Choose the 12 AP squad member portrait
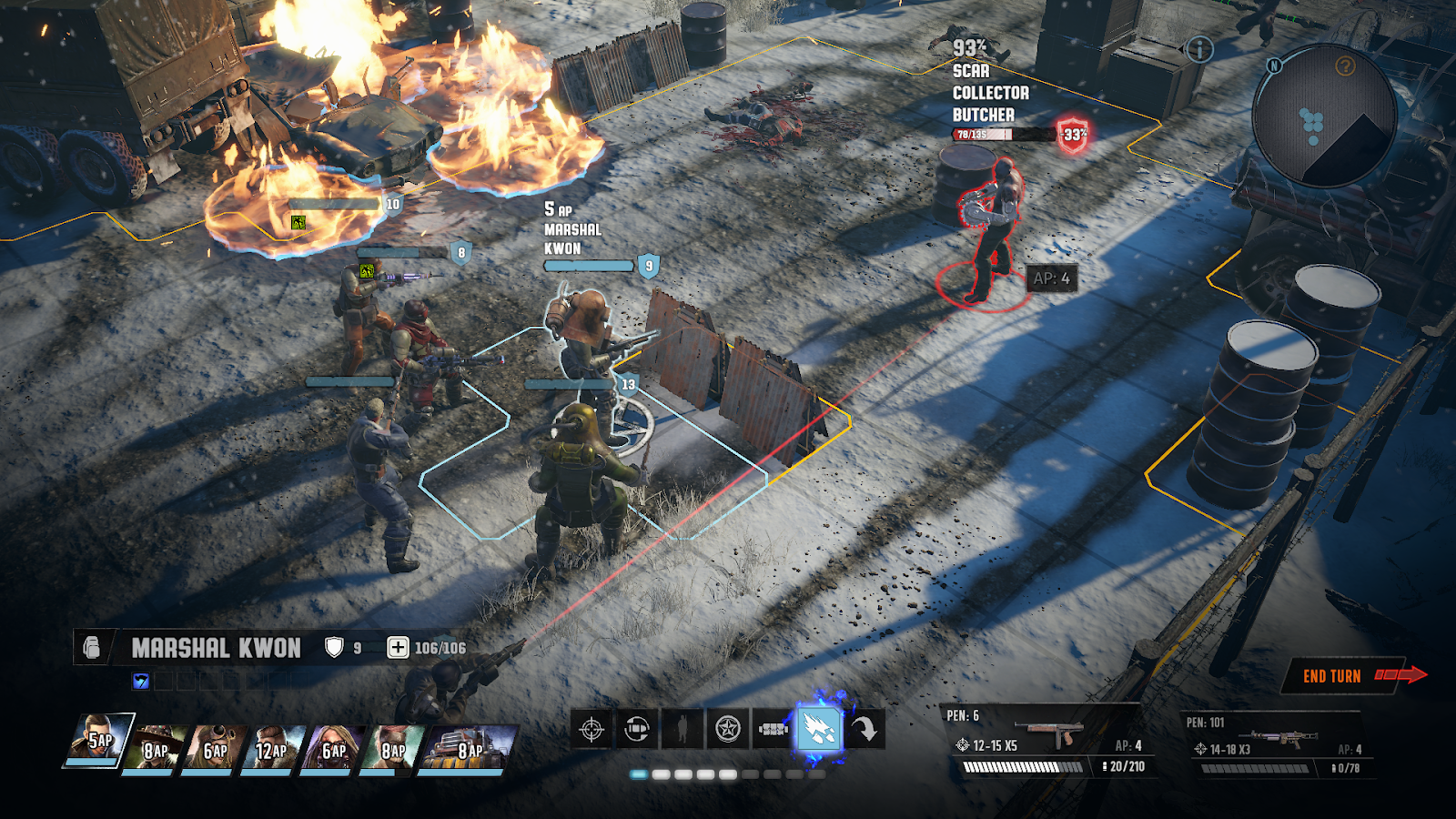Viewport: 1456px width, 819px height. pos(271,748)
